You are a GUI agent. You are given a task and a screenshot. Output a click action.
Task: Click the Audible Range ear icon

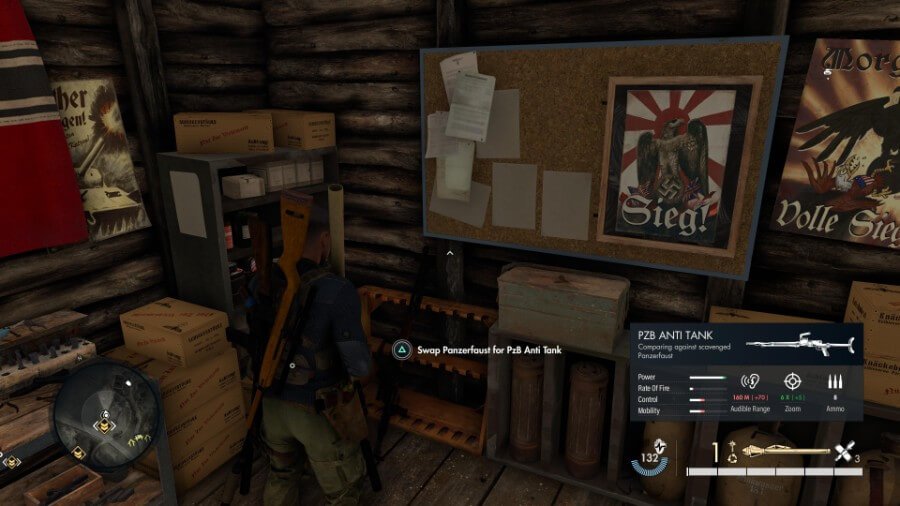(x=749, y=381)
